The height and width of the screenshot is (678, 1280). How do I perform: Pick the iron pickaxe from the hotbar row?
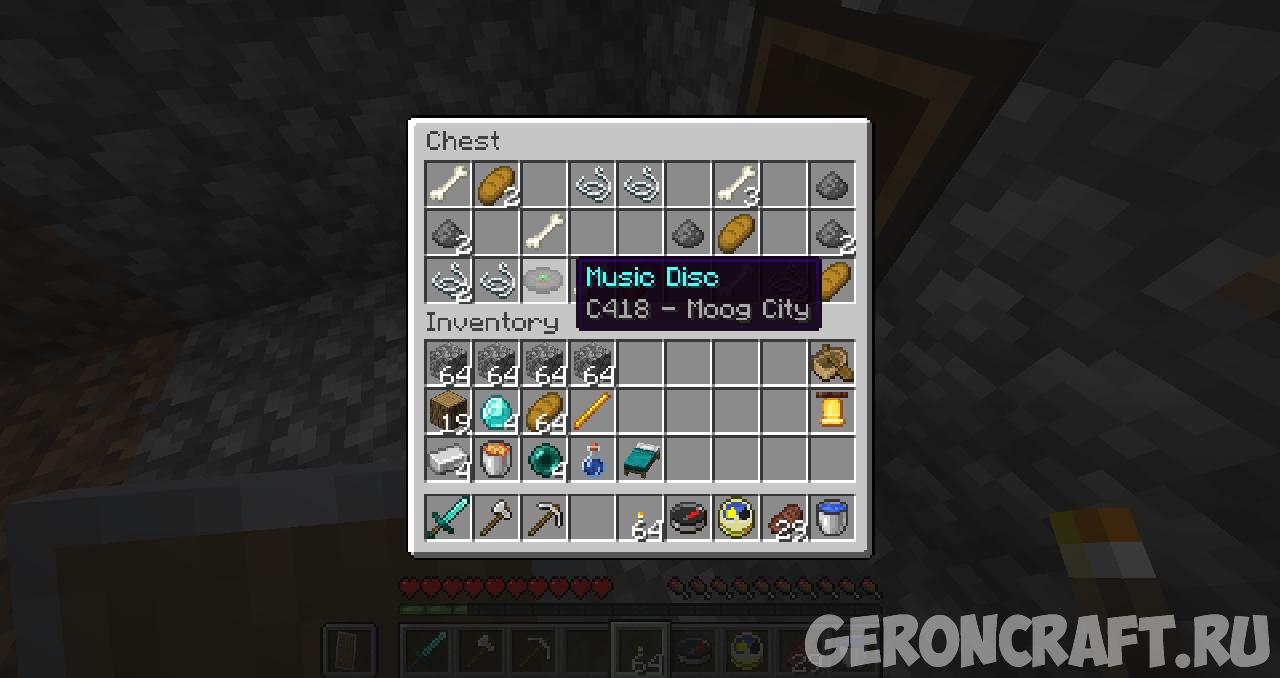[545, 518]
